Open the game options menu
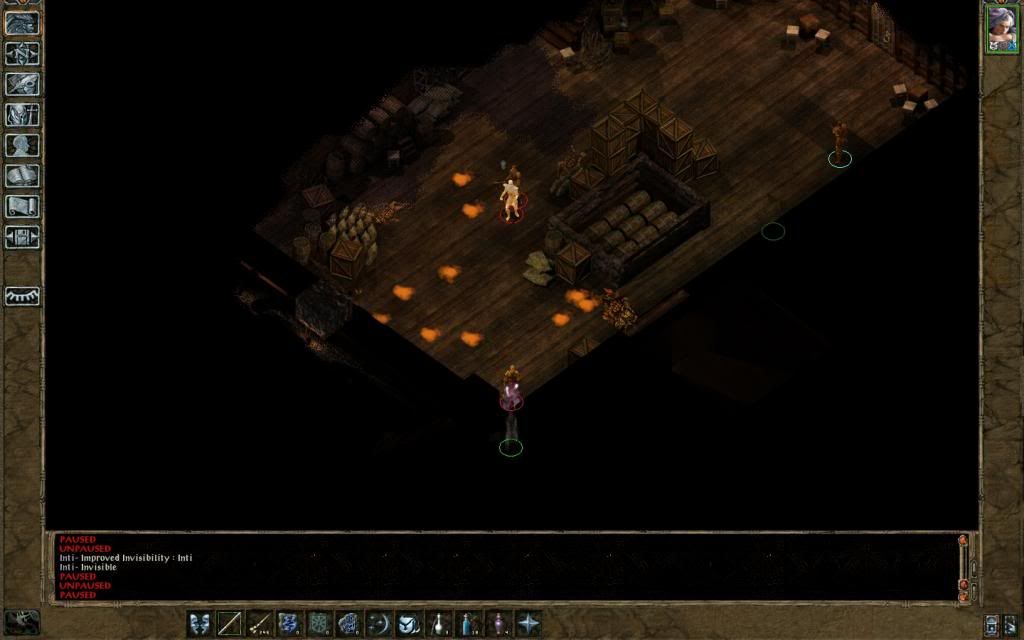The width and height of the screenshot is (1024, 640). (22, 238)
